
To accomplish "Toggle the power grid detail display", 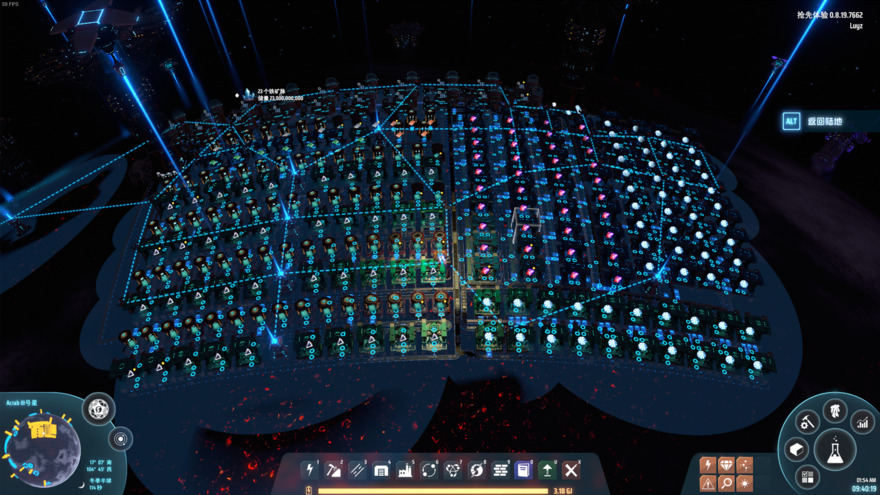I will click(x=708, y=465).
